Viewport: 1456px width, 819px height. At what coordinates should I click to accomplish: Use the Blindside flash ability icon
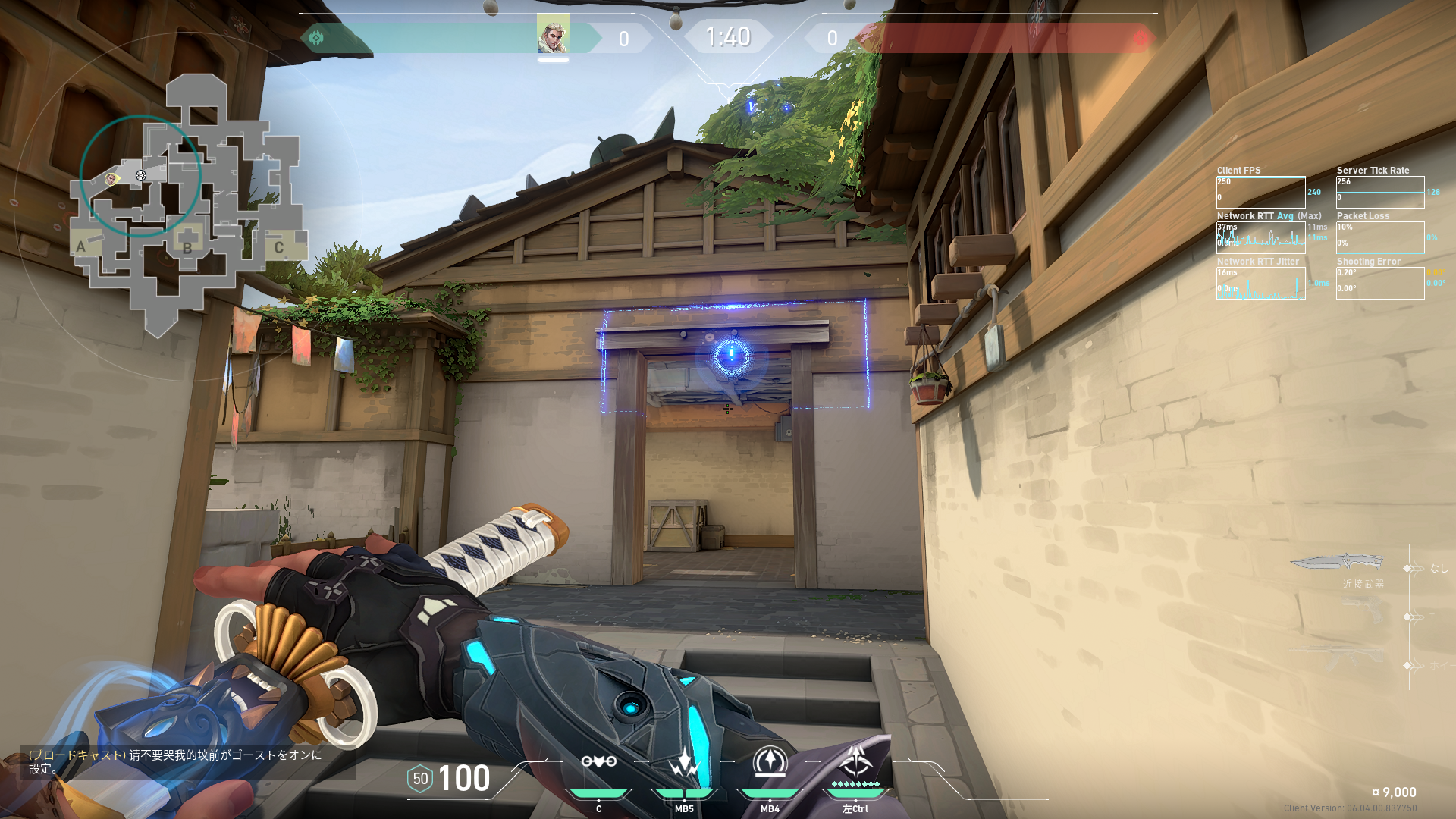click(684, 762)
